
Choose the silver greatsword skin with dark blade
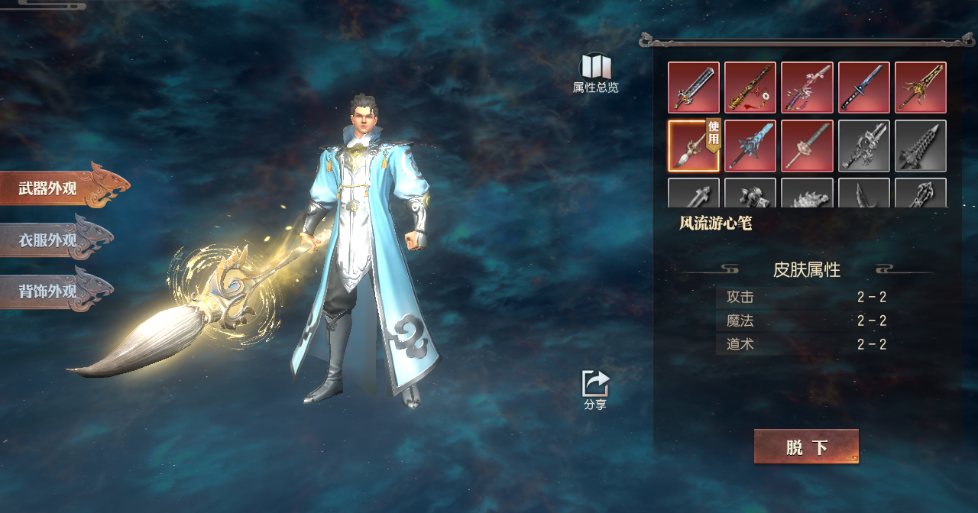click(x=693, y=88)
